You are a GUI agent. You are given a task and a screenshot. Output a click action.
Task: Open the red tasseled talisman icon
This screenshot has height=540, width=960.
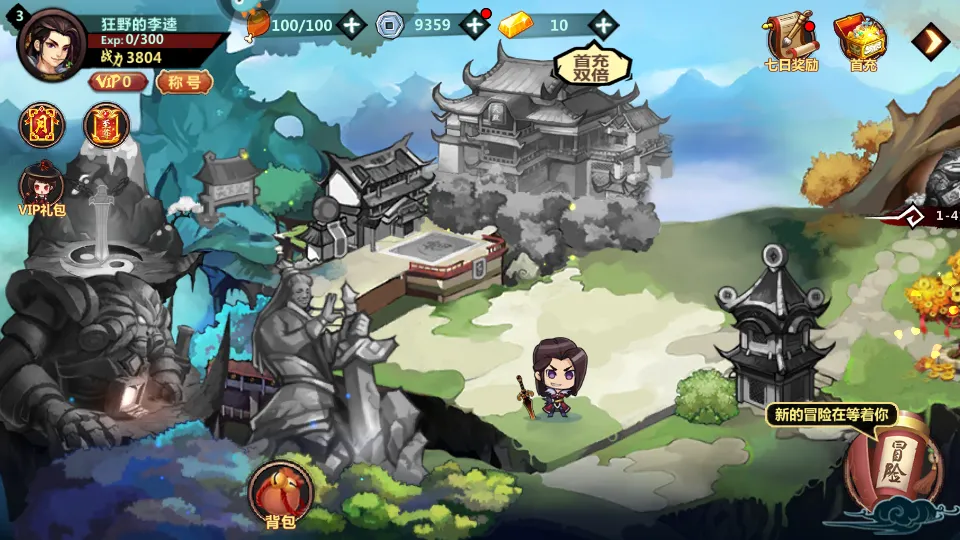click(106, 125)
